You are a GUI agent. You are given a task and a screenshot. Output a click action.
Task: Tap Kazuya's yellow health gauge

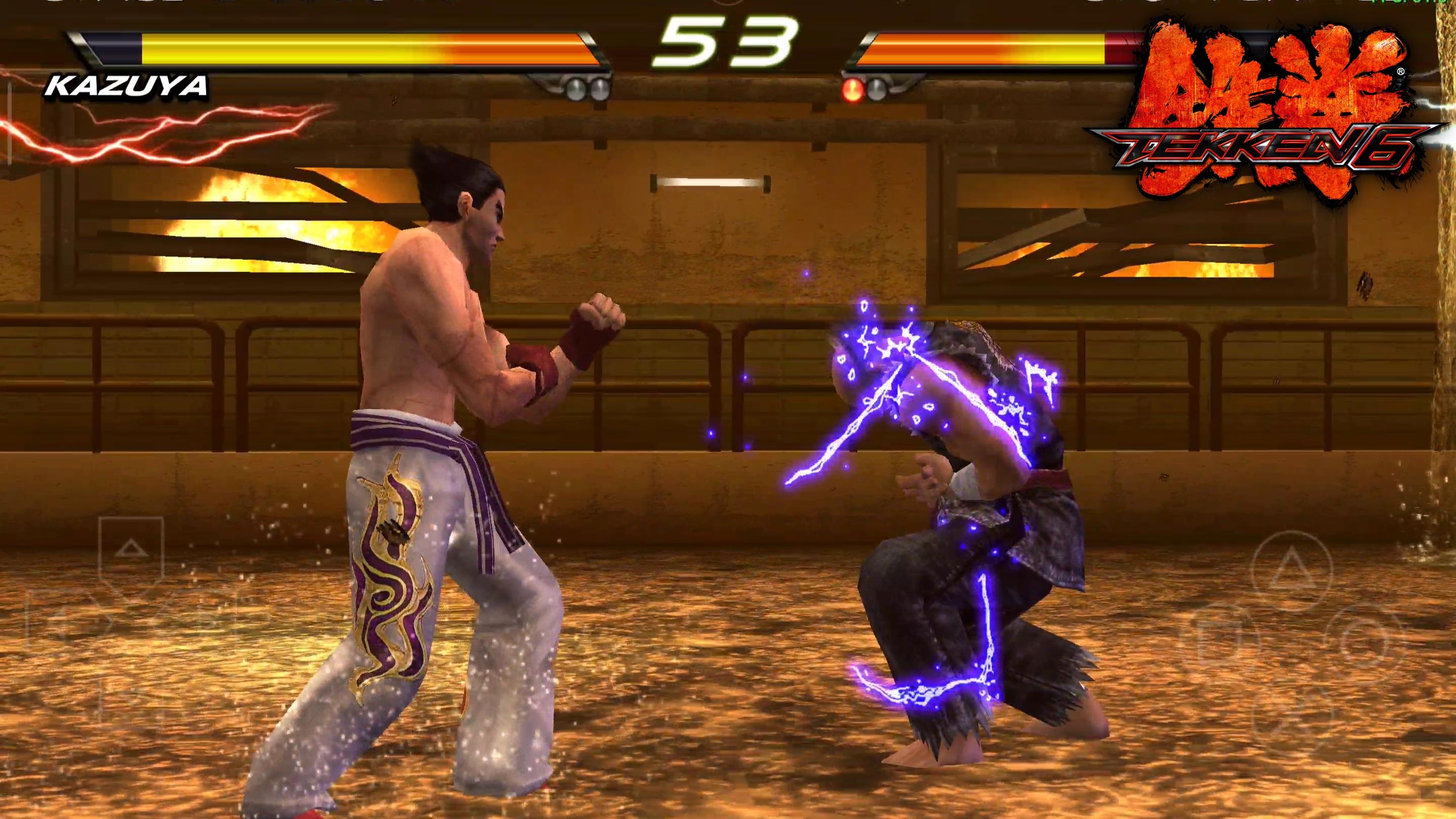point(339,48)
